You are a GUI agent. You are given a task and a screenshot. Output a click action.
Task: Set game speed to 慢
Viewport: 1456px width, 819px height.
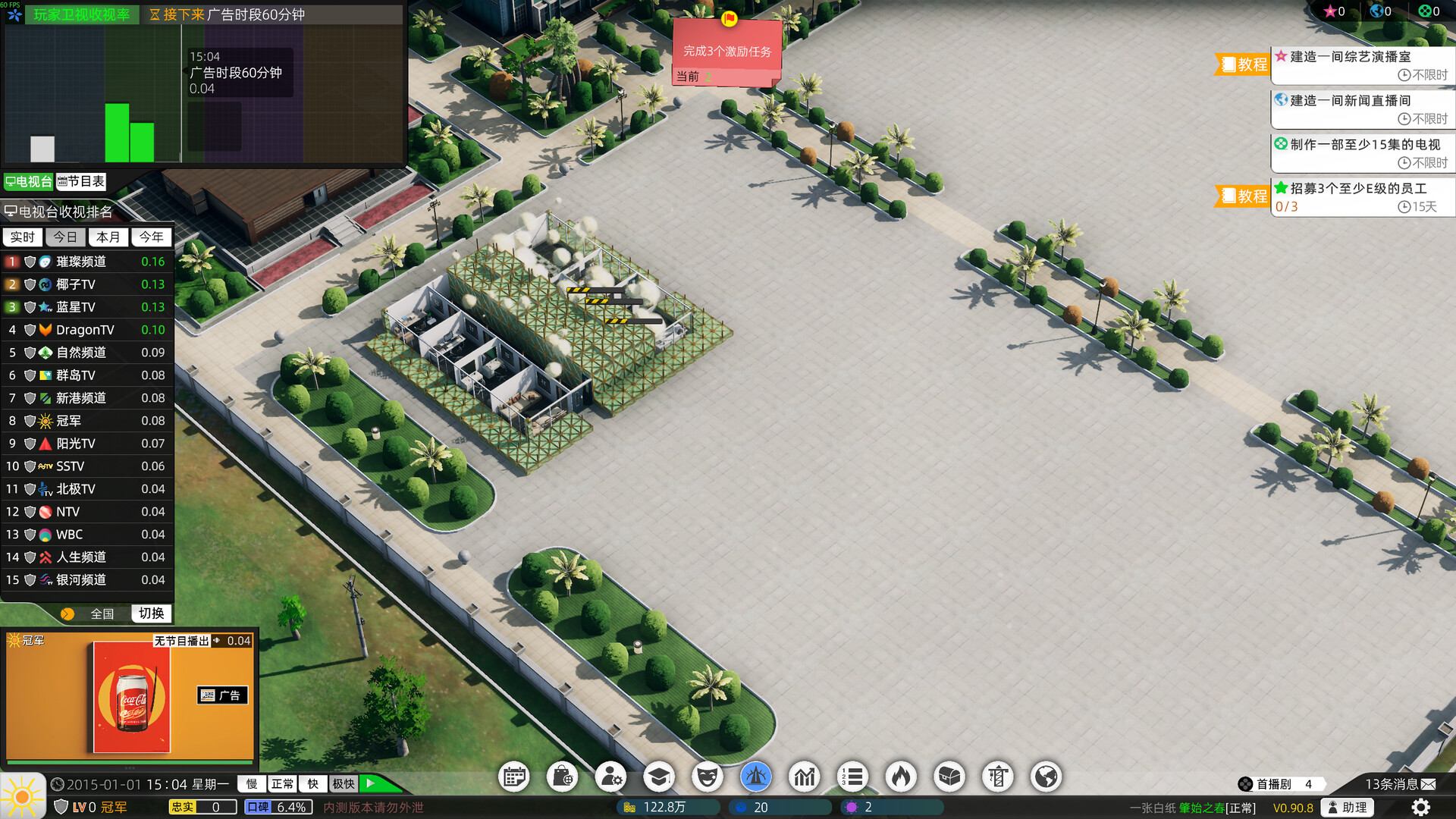252,784
